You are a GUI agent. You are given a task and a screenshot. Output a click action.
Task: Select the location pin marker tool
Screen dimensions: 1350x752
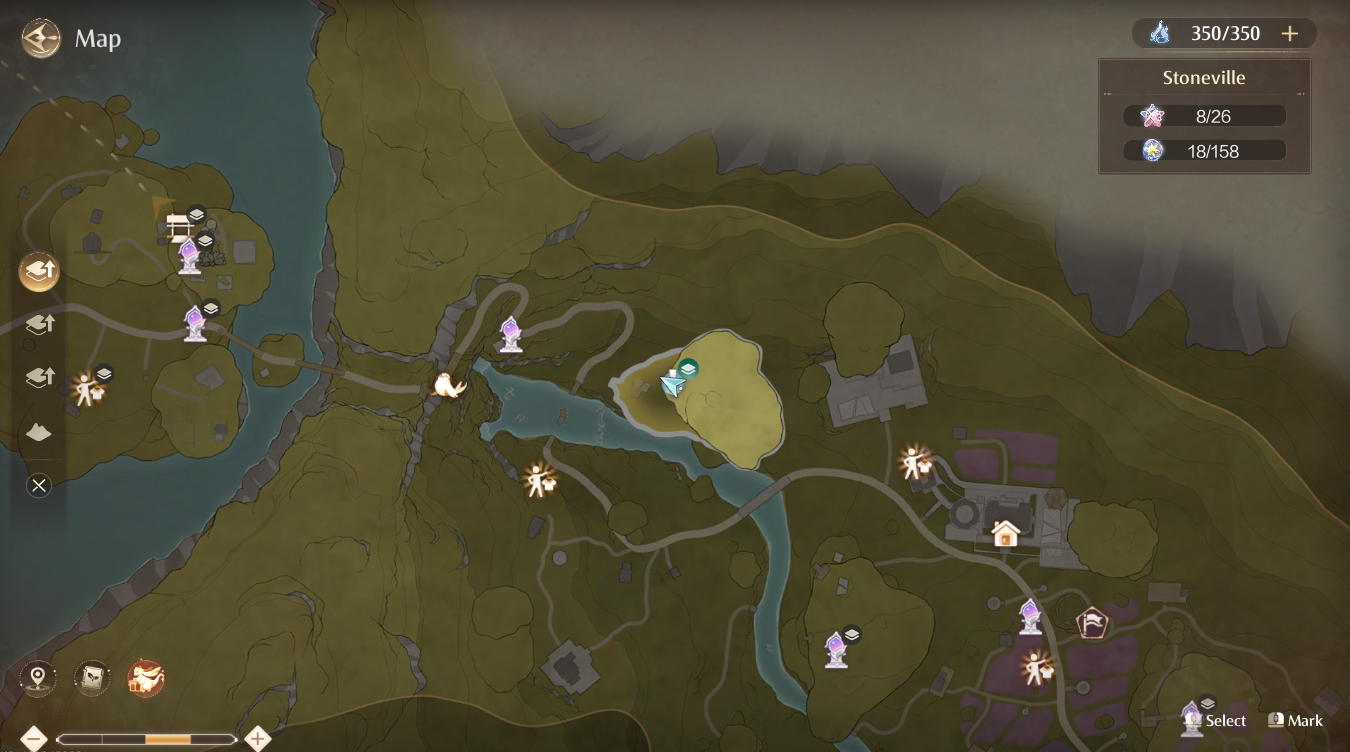(x=38, y=677)
